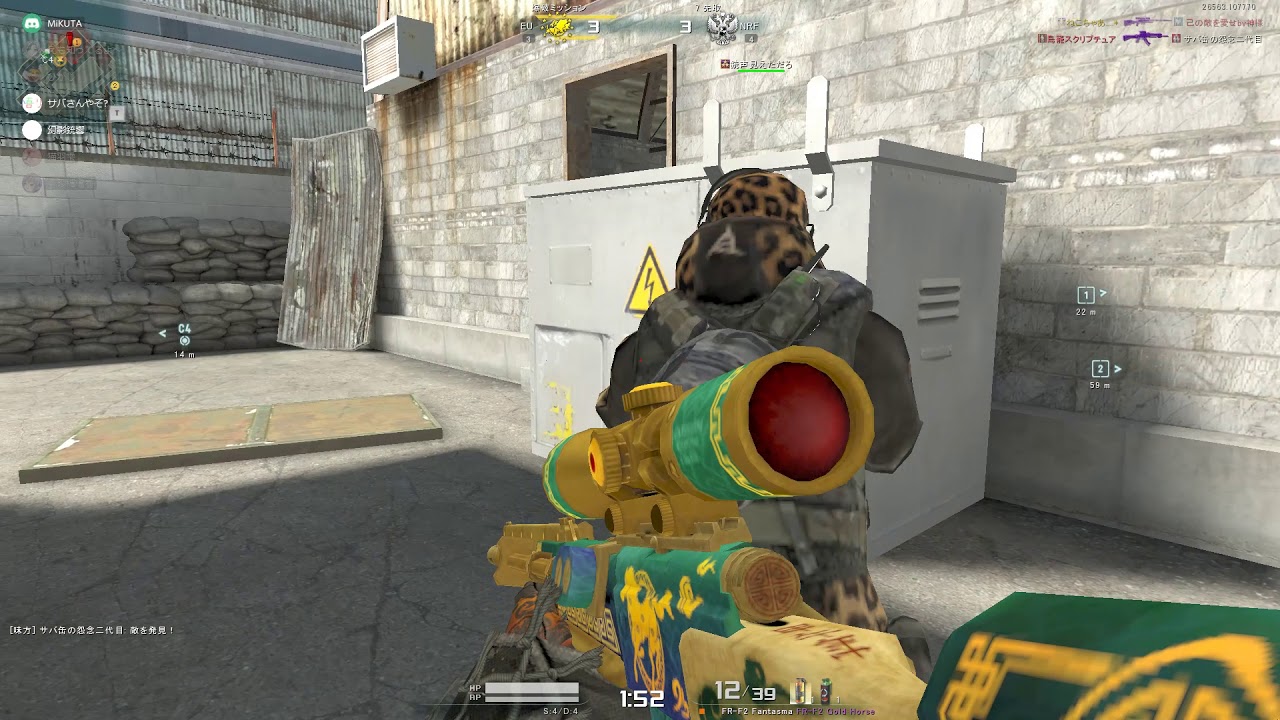Click the top kill feed entry
1280x720 pixels.
coord(1150,22)
